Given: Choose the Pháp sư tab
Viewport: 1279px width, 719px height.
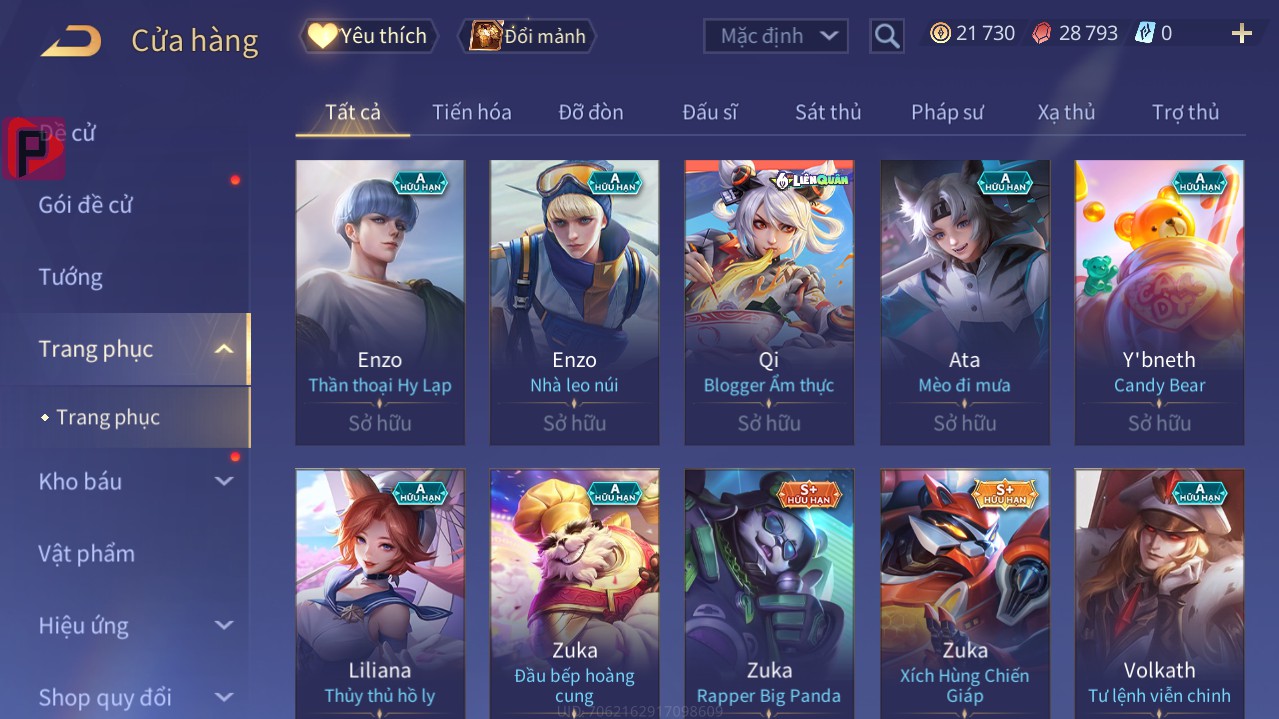Looking at the screenshot, I should click(x=947, y=112).
